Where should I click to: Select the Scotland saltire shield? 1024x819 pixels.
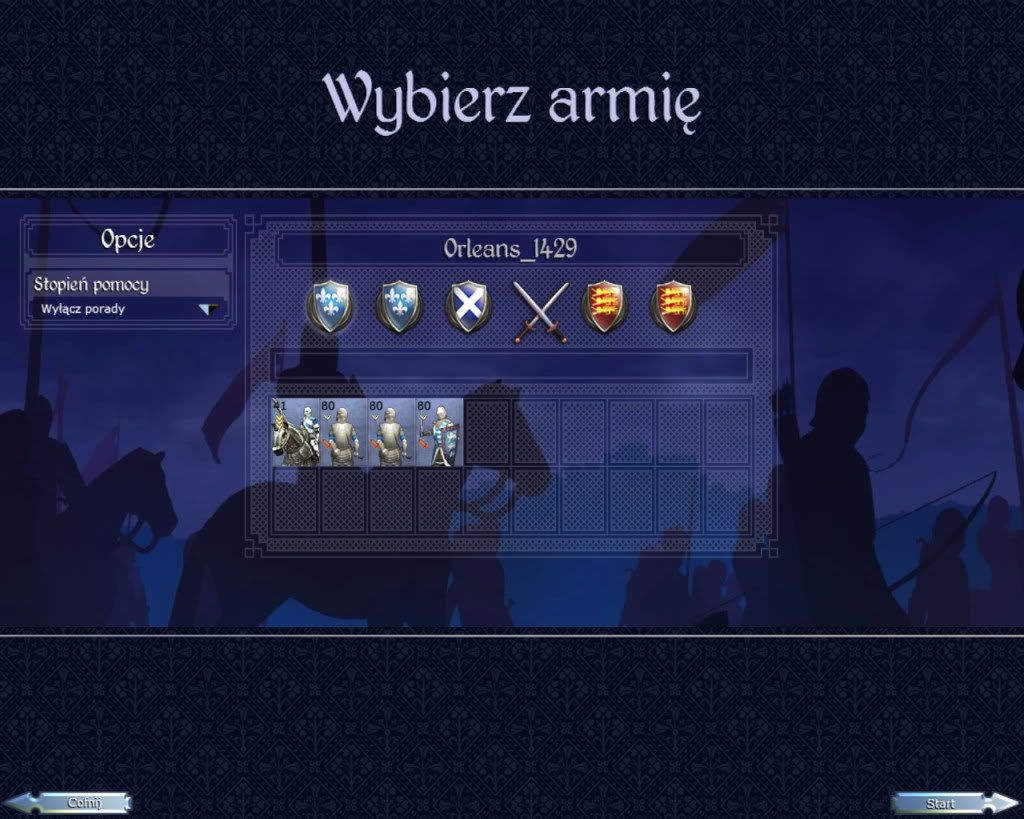click(467, 306)
